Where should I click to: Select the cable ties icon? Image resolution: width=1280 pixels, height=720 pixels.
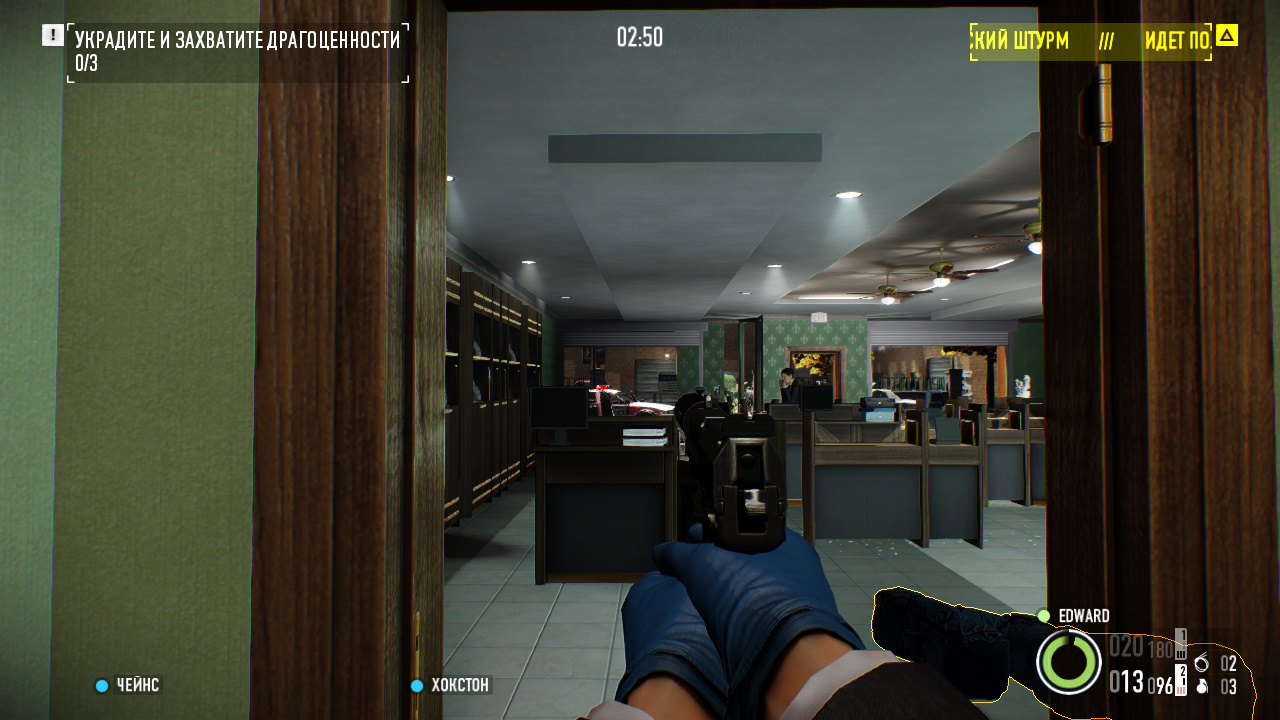pyautogui.click(x=1201, y=663)
